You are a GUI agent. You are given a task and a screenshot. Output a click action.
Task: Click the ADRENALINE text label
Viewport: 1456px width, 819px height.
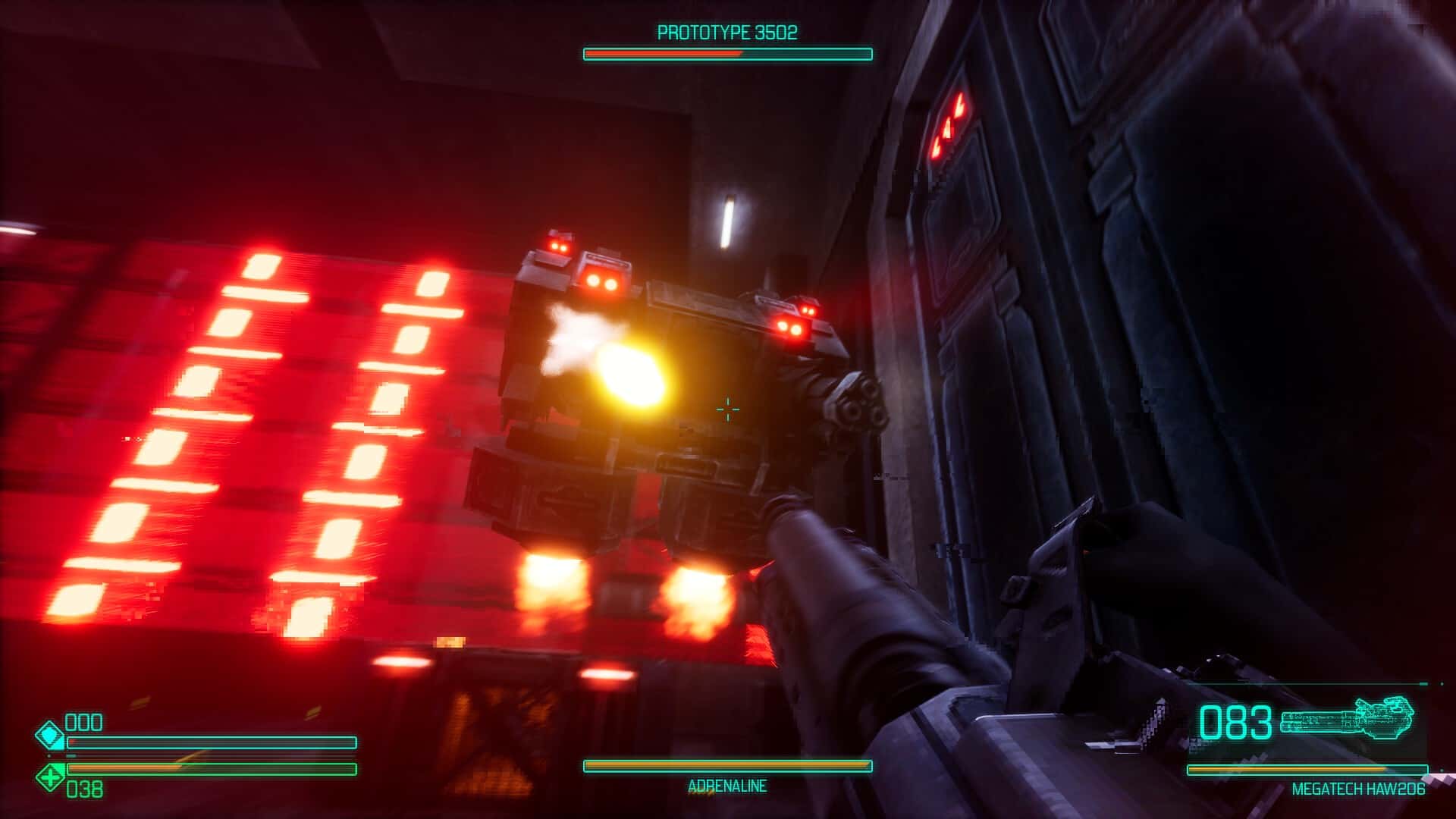tap(726, 786)
